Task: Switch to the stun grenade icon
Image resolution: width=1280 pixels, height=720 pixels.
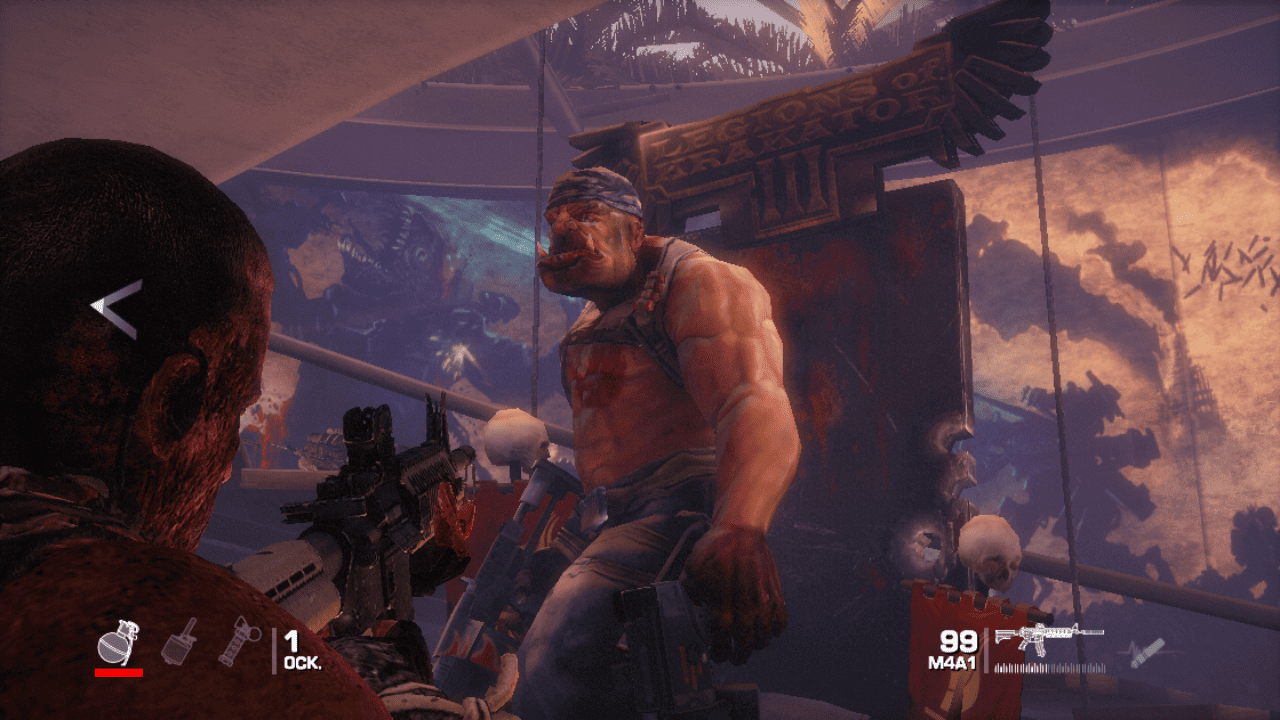Action: click(240, 641)
